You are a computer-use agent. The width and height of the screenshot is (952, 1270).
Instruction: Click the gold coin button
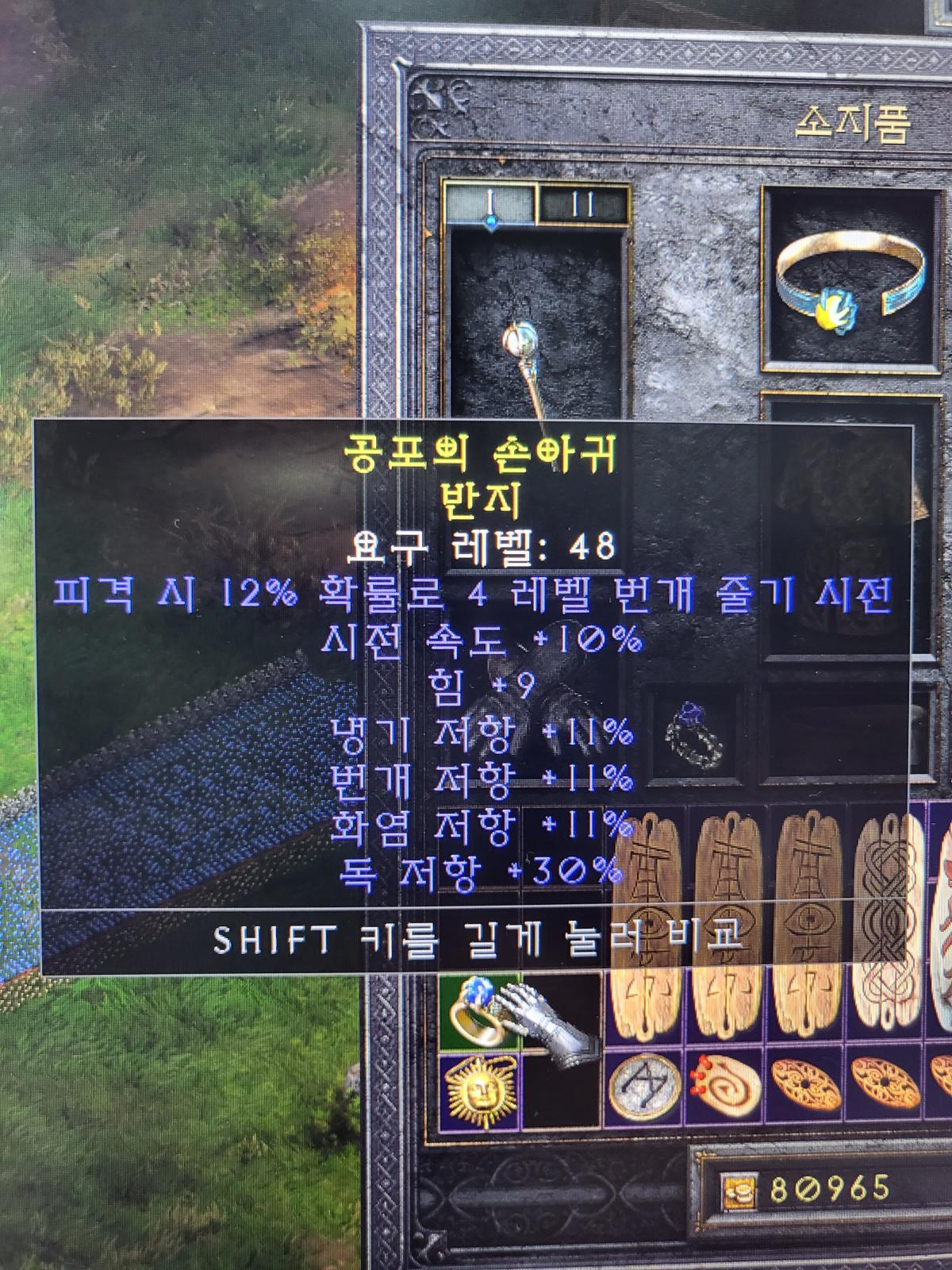[x=735, y=1190]
